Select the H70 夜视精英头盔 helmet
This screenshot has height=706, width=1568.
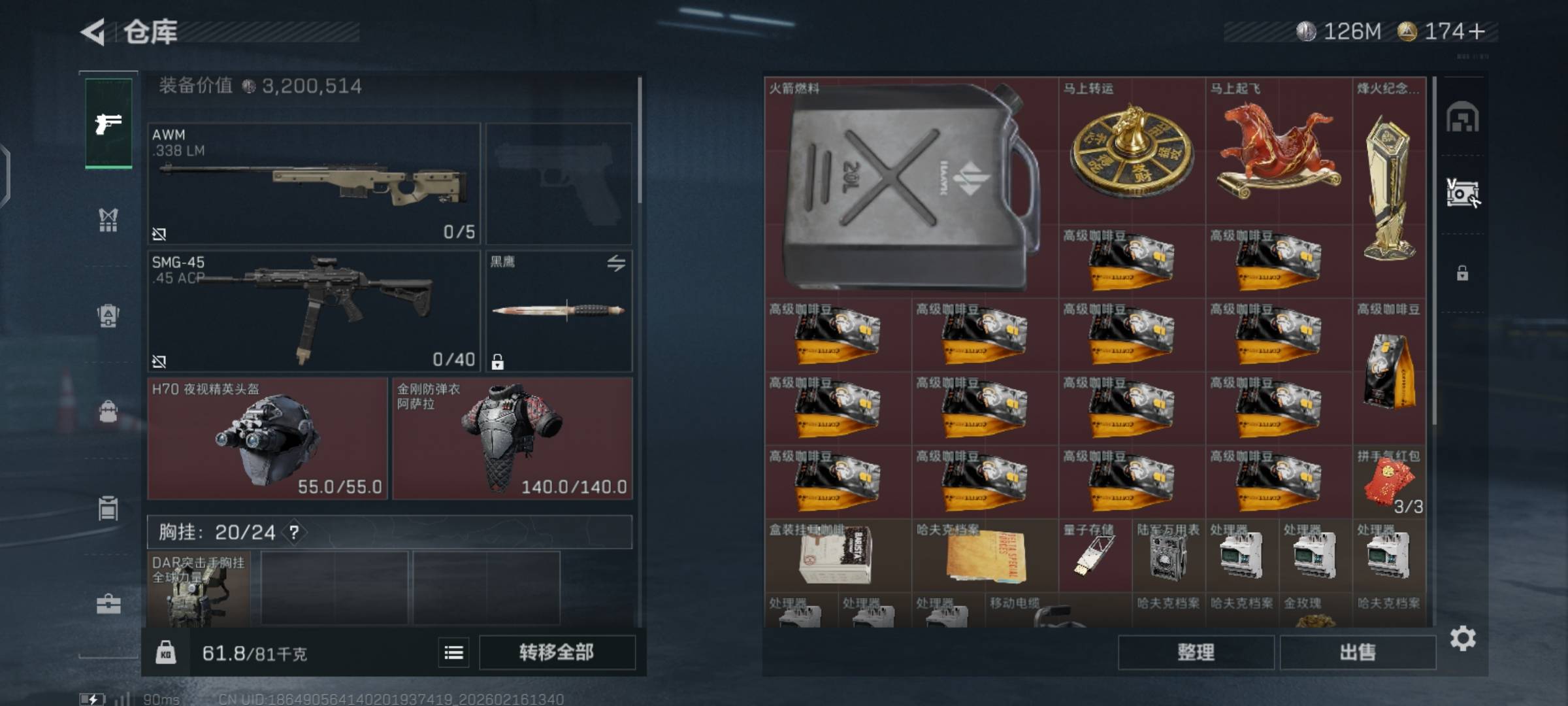tap(268, 439)
